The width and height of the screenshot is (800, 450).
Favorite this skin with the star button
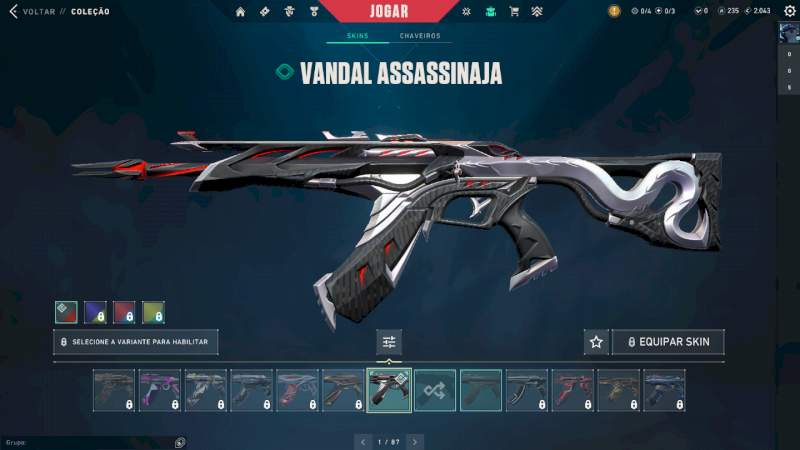[x=596, y=342]
